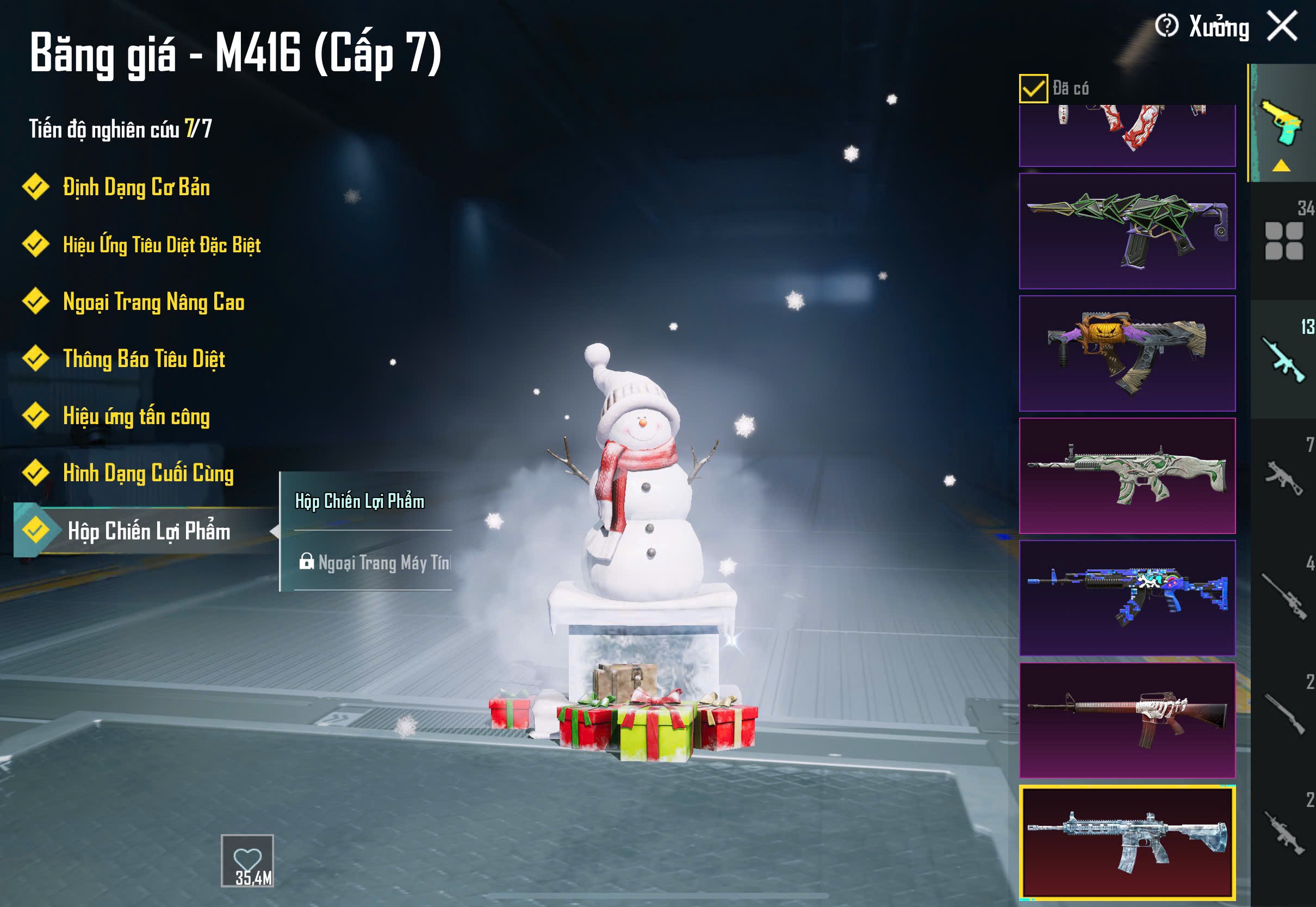
Task: Select the blue pixel rifle skin
Action: (1127, 598)
